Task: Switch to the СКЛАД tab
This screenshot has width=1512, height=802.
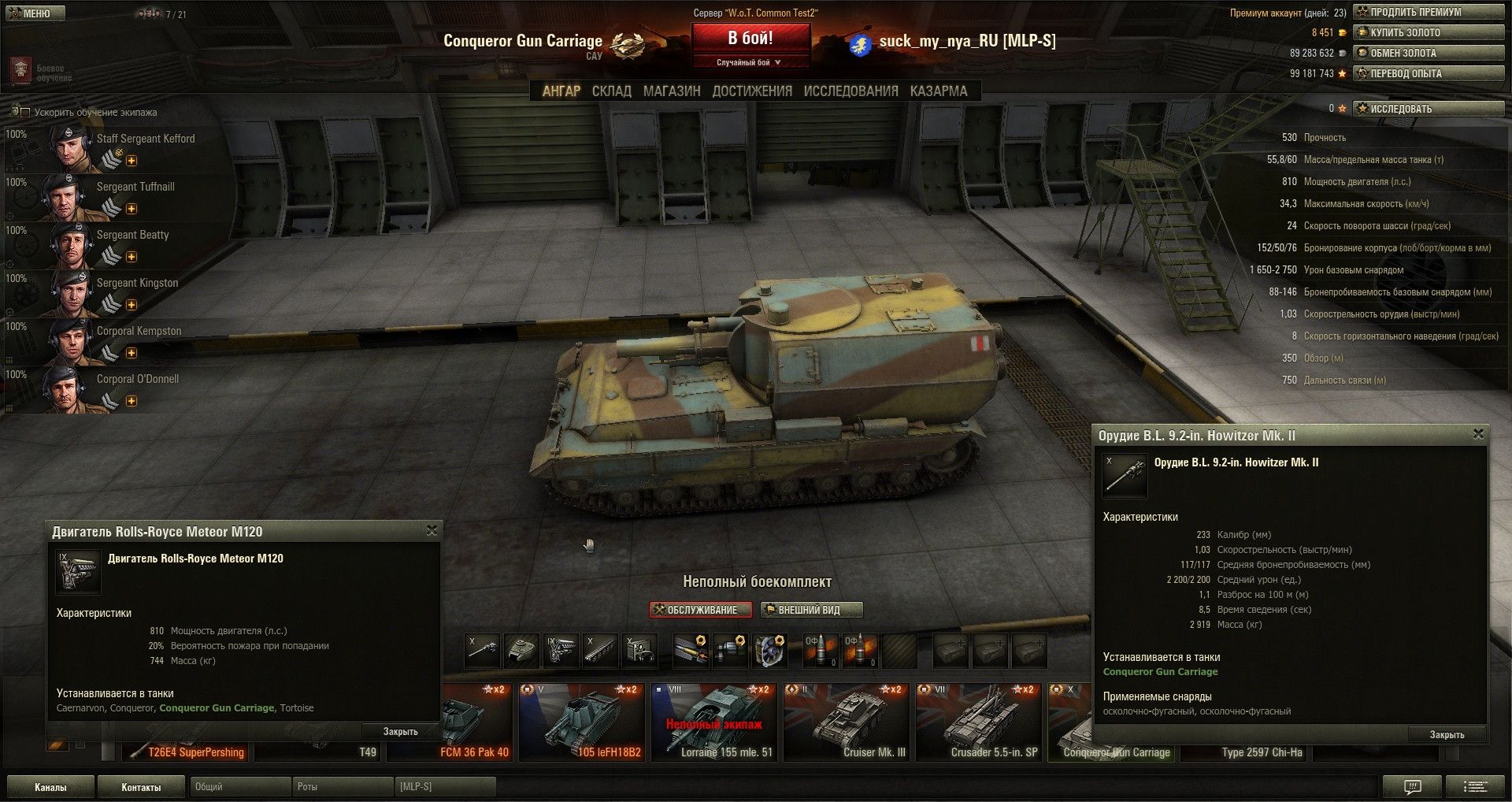Action: pyautogui.click(x=611, y=91)
